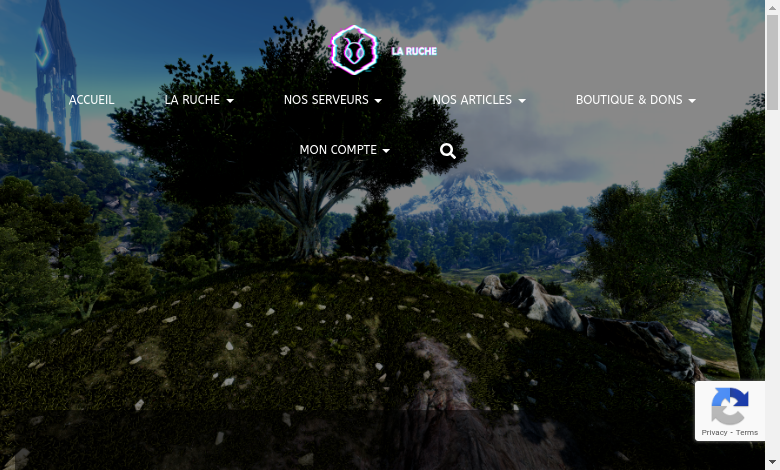Image resolution: width=780 pixels, height=470 pixels.
Task: Expand the La Ruche dropdown menu
Action: (x=198, y=100)
